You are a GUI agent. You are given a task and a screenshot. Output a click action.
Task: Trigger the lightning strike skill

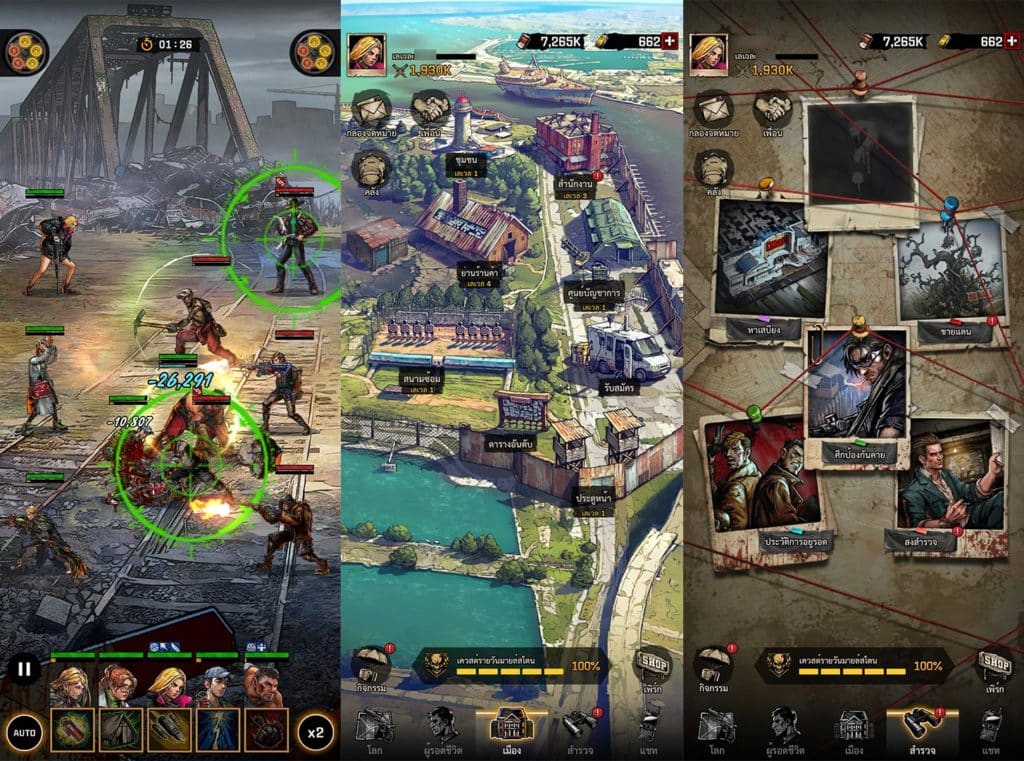point(218,730)
